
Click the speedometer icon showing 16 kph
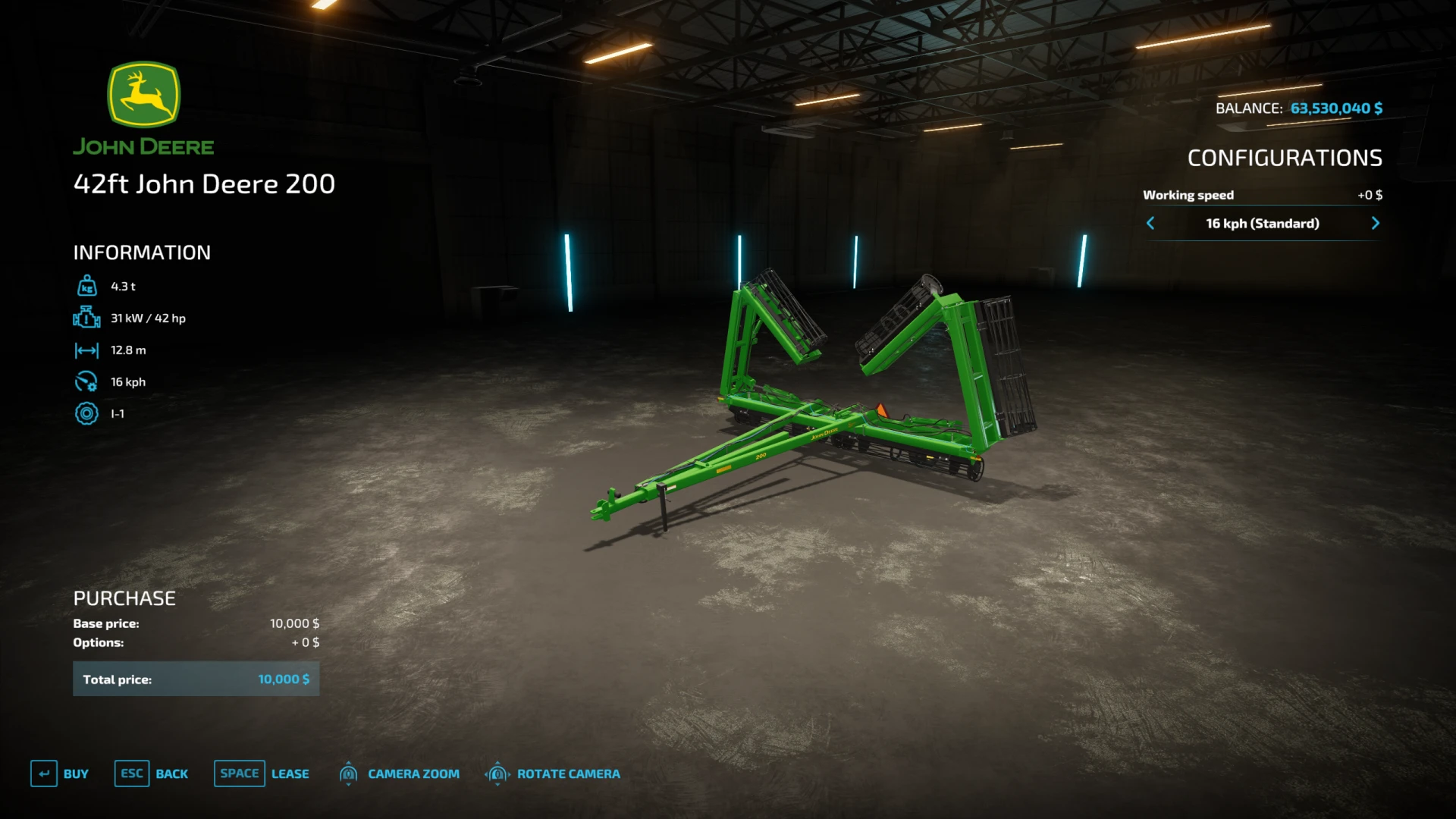[x=87, y=381]
